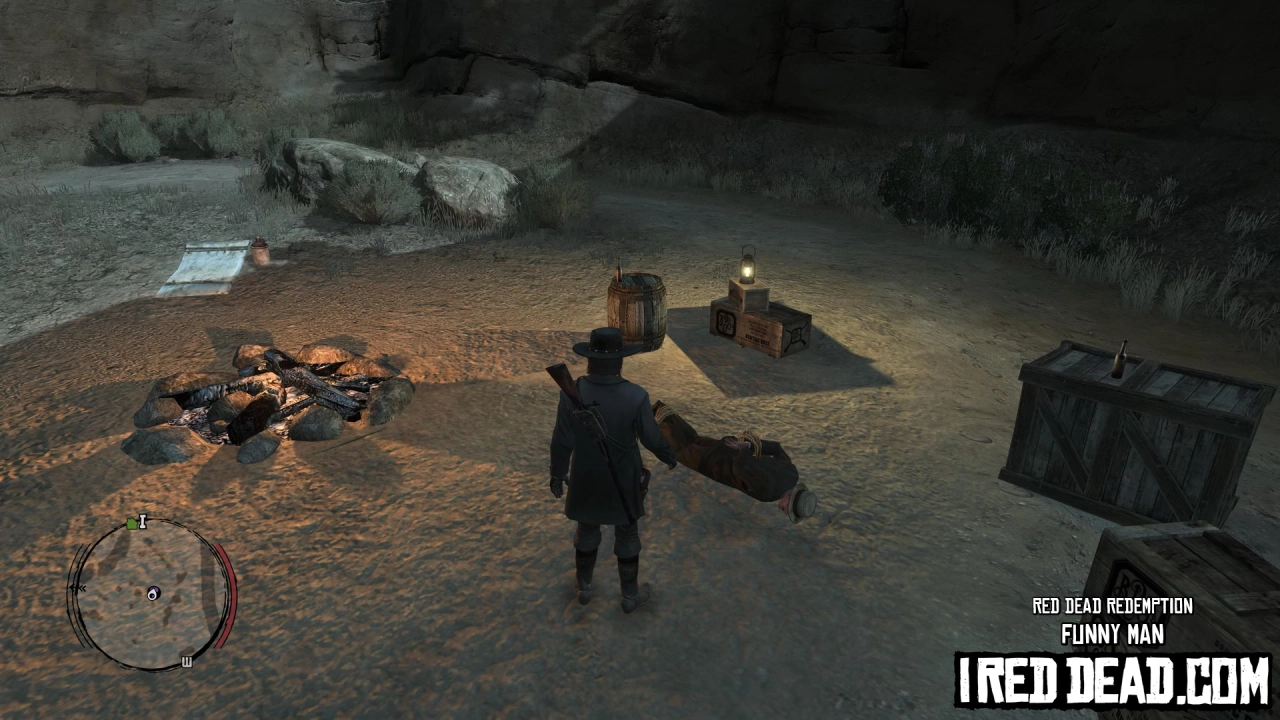Select the hogtied man on the ground
1280x720 pixels.
[x=740, y=460]
